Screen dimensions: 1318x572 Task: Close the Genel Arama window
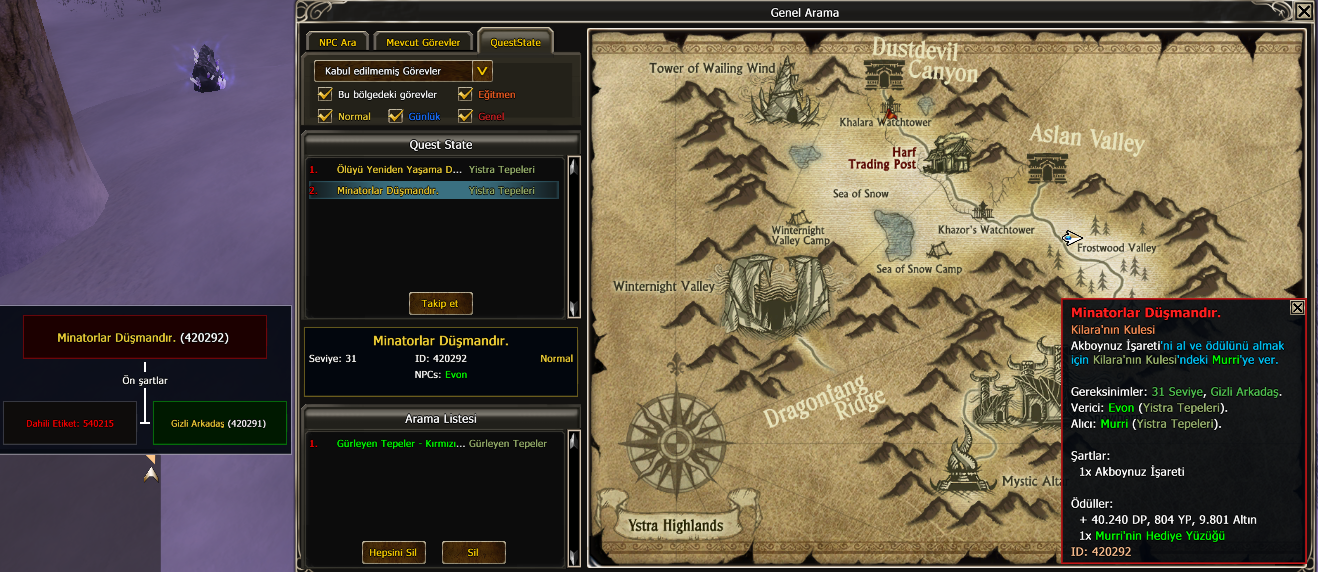[1303, 12]
